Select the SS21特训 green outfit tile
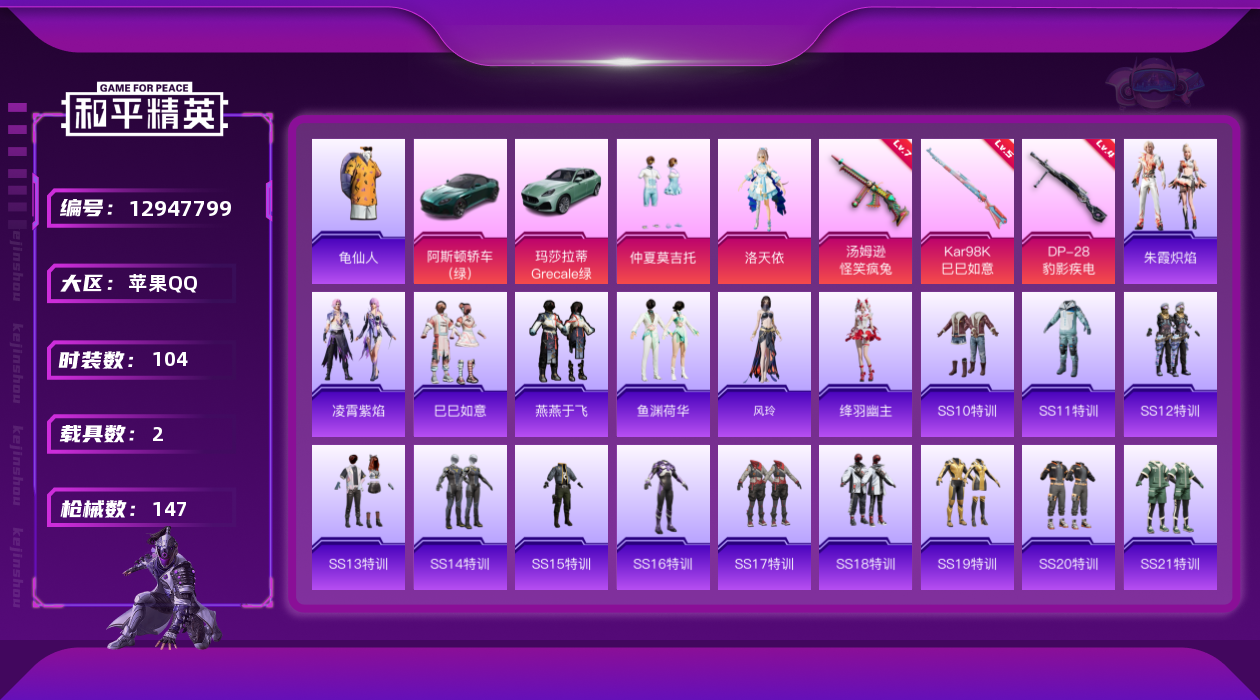Screen dimensions: 1260x700 click(x=1170, y=517)
